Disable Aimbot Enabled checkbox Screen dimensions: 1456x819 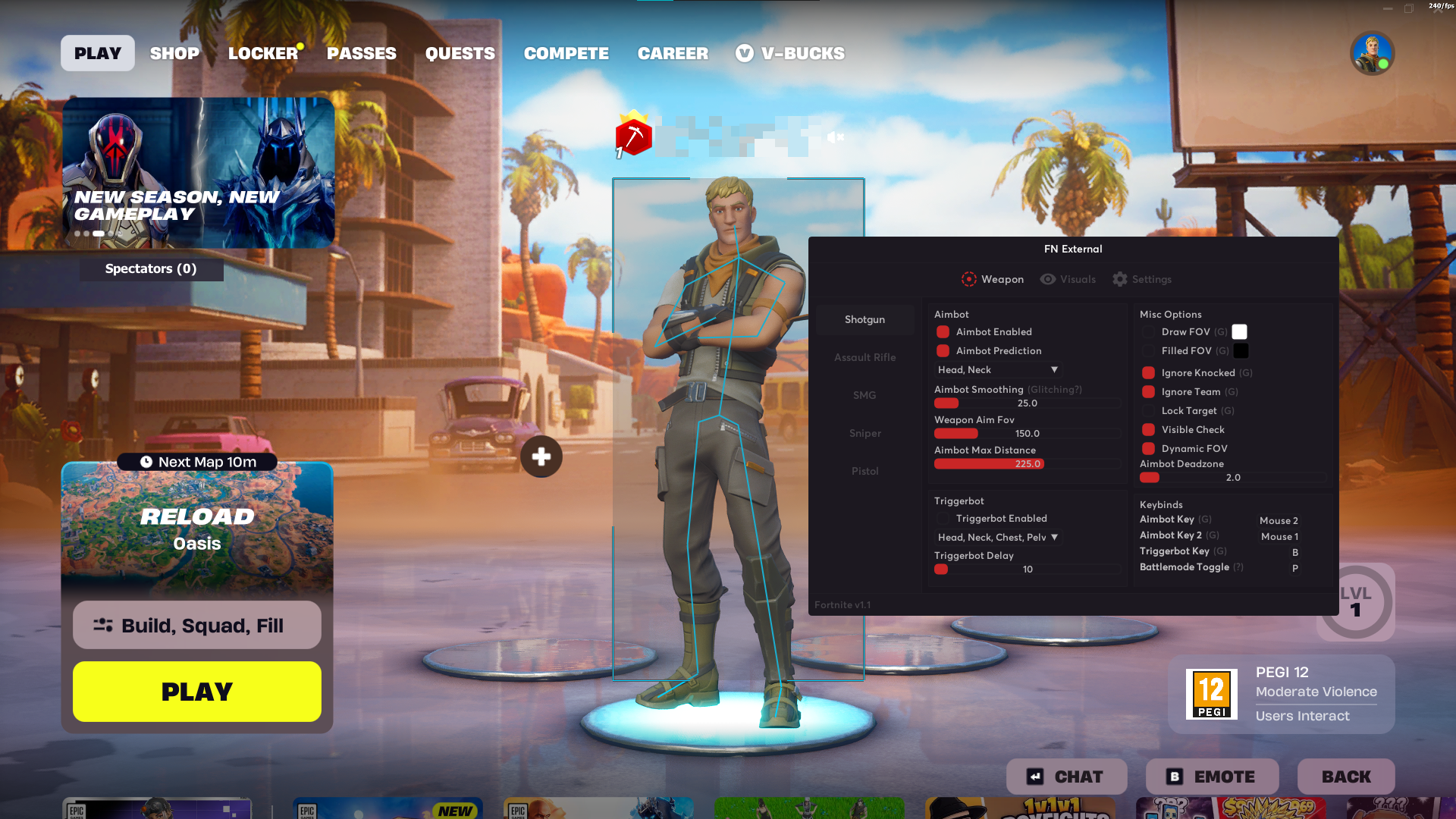coord(943,331)
